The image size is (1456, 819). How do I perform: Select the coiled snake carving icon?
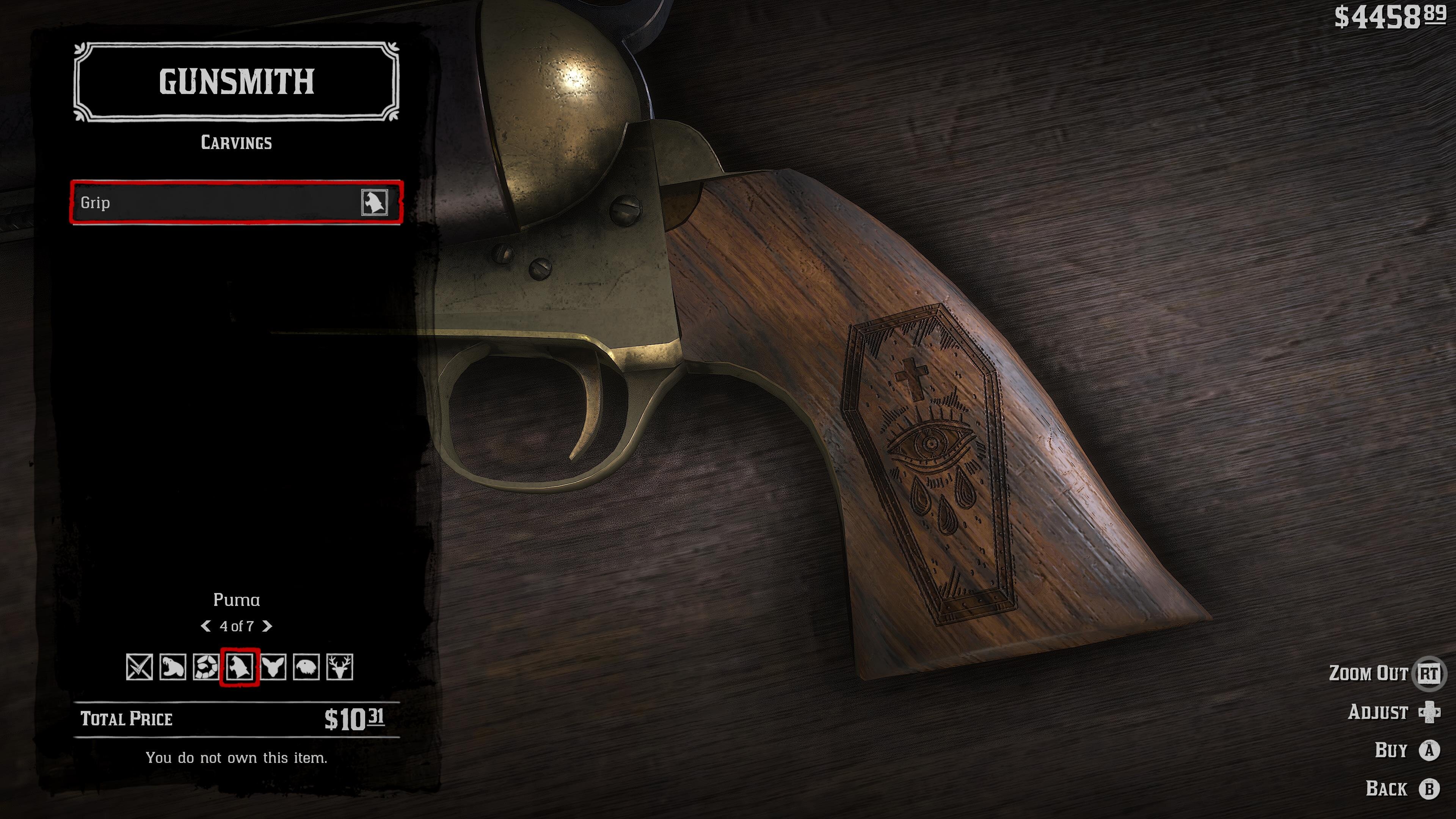[206, 667]
